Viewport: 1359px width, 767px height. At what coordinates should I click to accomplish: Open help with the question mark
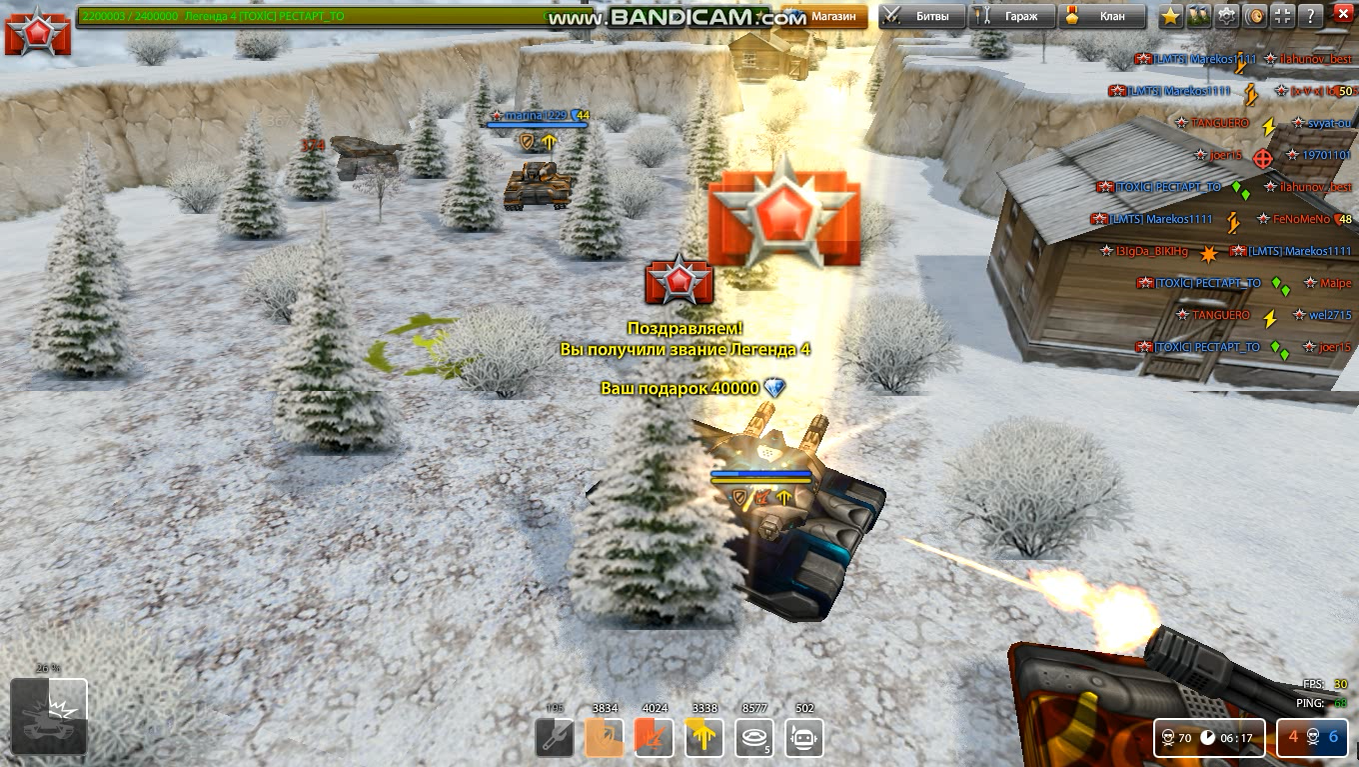point(1310,16)
